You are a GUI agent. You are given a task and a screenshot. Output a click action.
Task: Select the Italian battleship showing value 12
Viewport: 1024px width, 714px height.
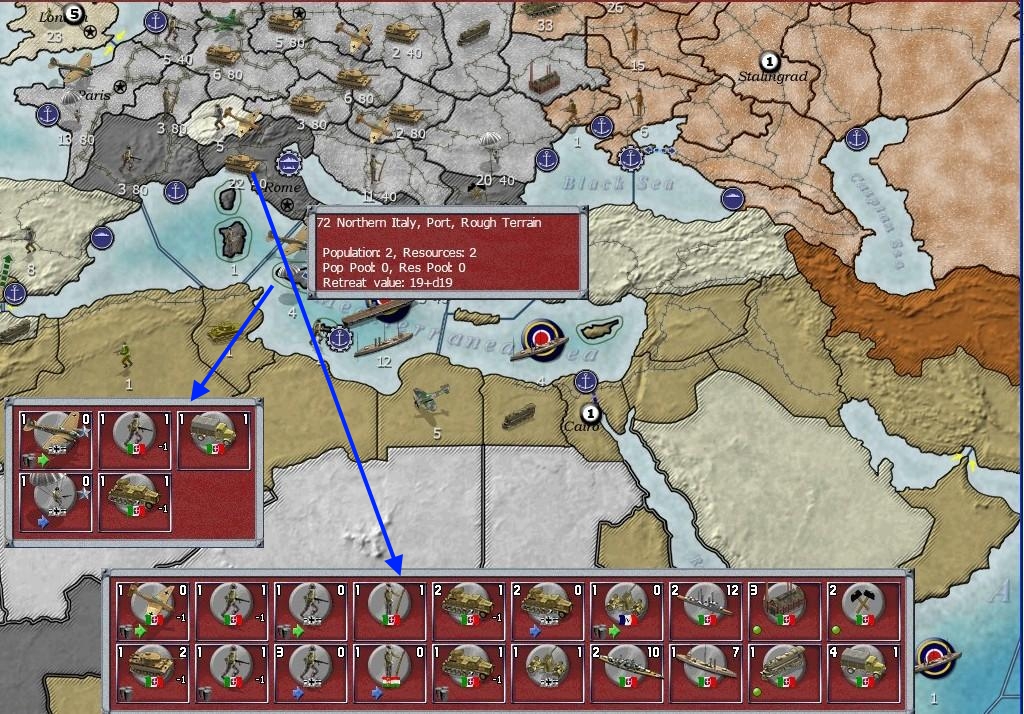[x=706, y=610]
